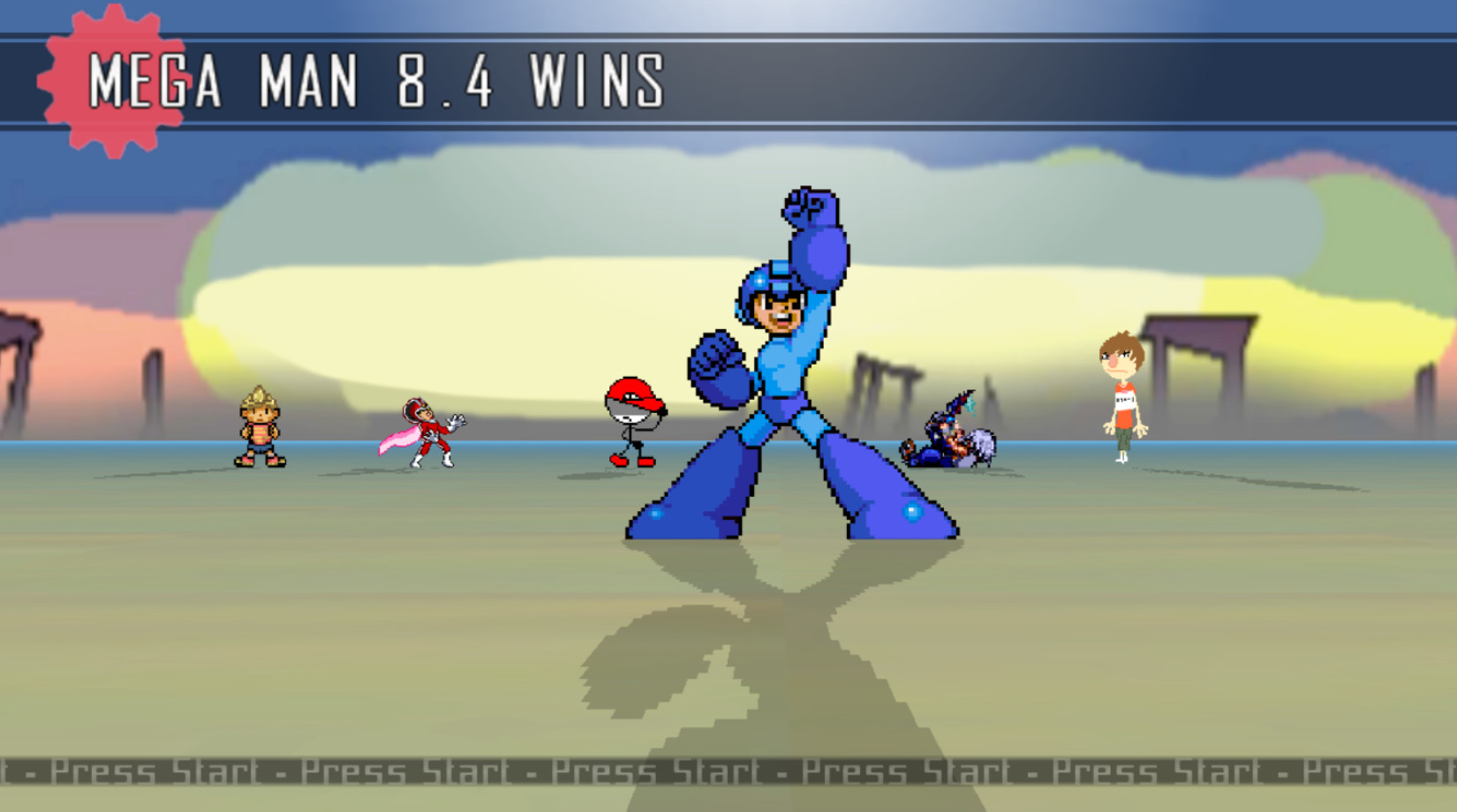Open the bottom Press Start ticker bar
Viewport: 1457px width, 812px height.
tap(728, 772)
